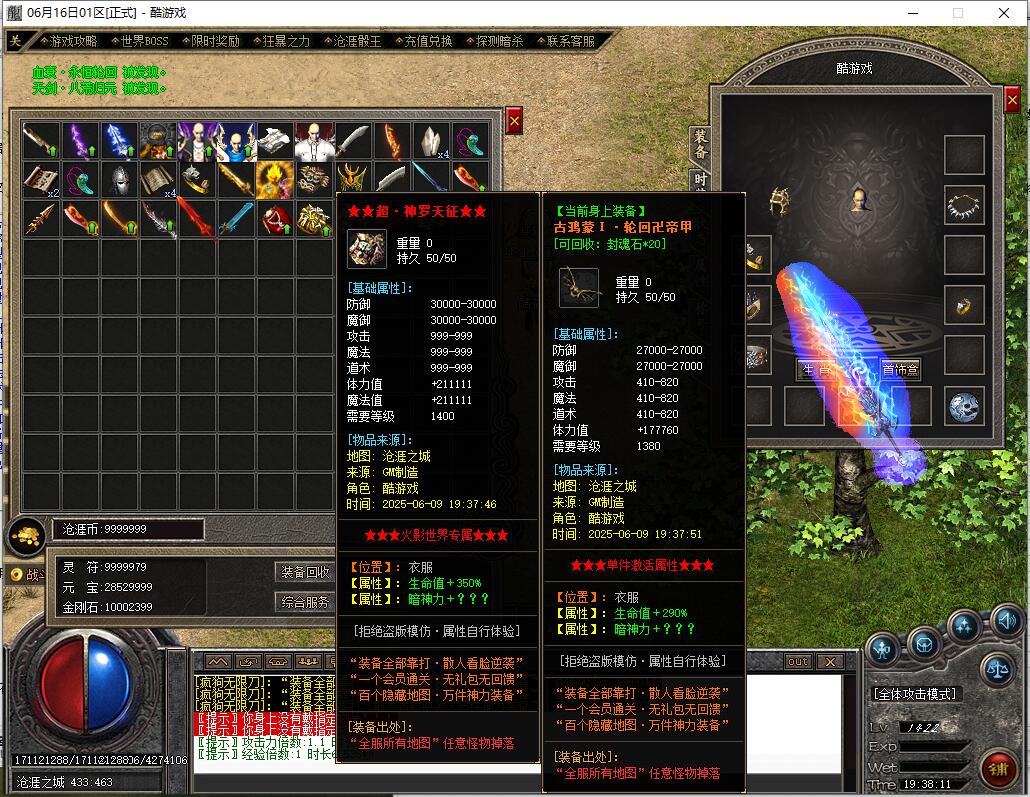Close the inventory bag window
Viewport: 1030px width, 797px height.
(514, 120)
